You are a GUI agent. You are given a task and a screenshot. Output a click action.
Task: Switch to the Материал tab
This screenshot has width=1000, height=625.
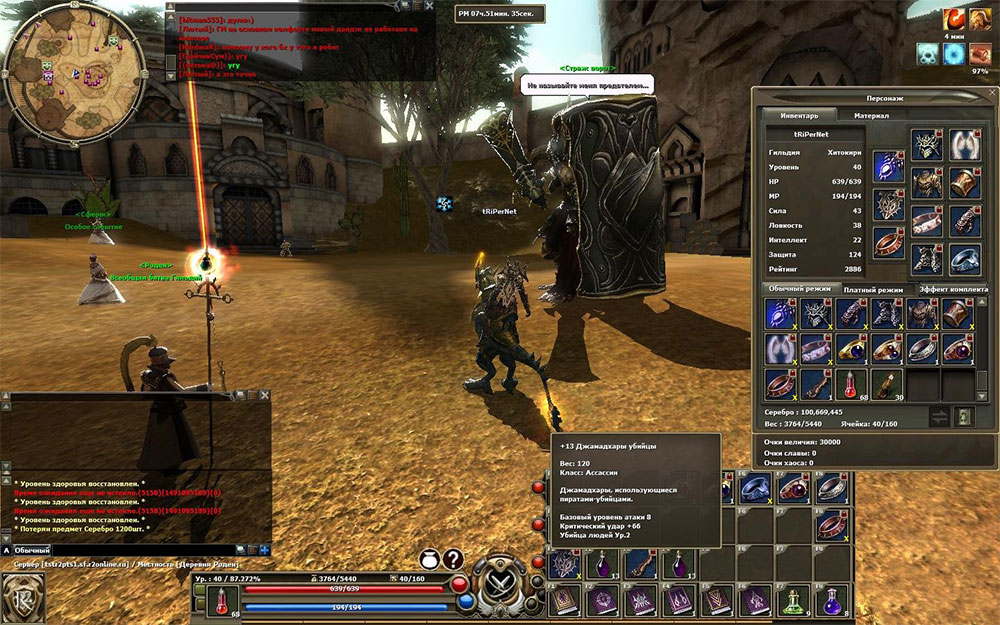click(x=864, y=115)
